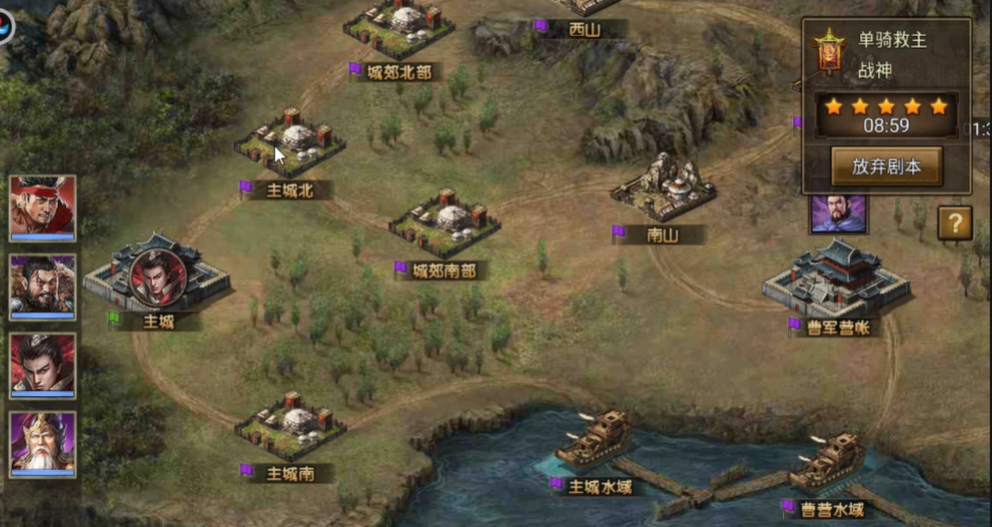This screenshot has width=992, height=527.
Task: Select the 城郊南部 camp node
Action: (x=444, y=224)
